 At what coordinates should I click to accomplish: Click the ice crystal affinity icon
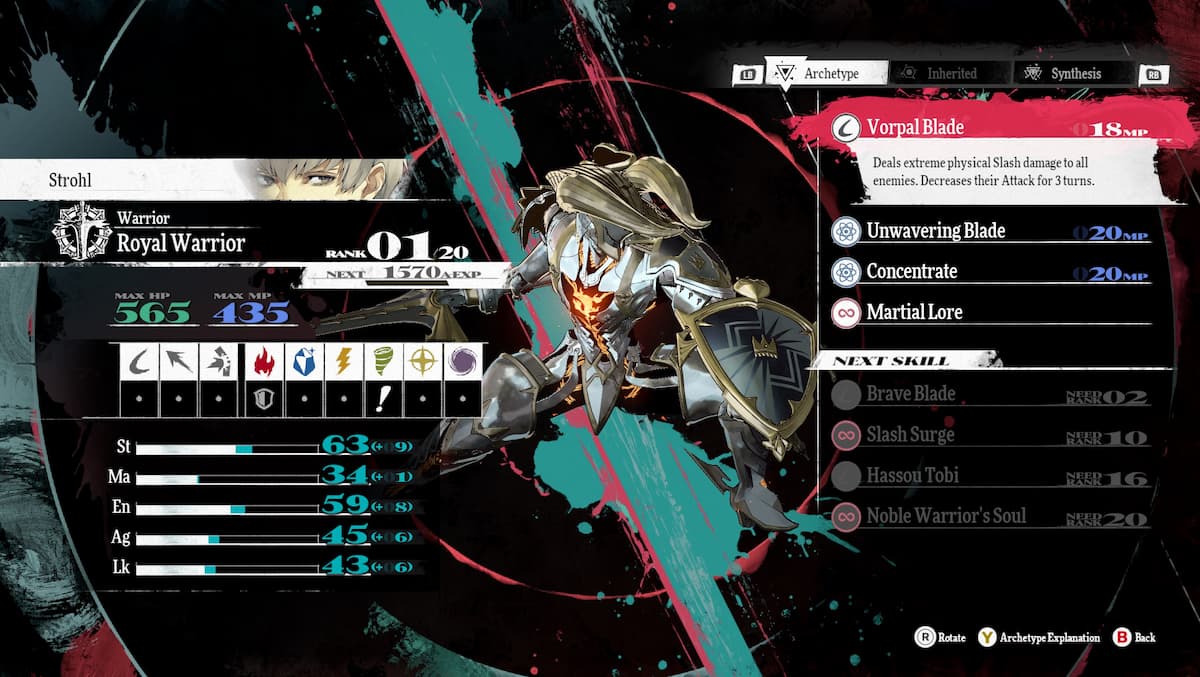(x=301, y=361)
